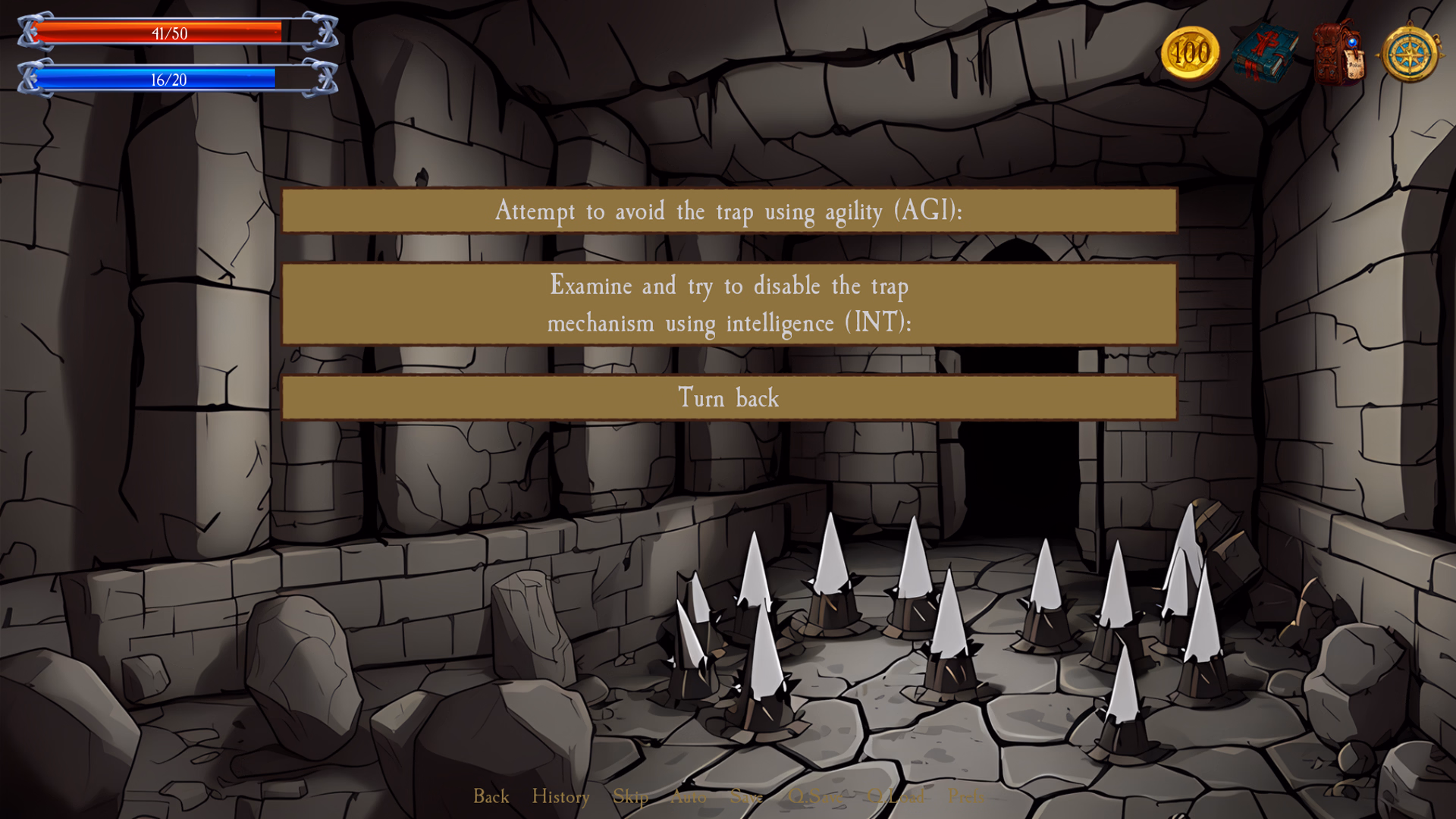Choose the agility (AGI) trap avoidance option

[728, 212]
